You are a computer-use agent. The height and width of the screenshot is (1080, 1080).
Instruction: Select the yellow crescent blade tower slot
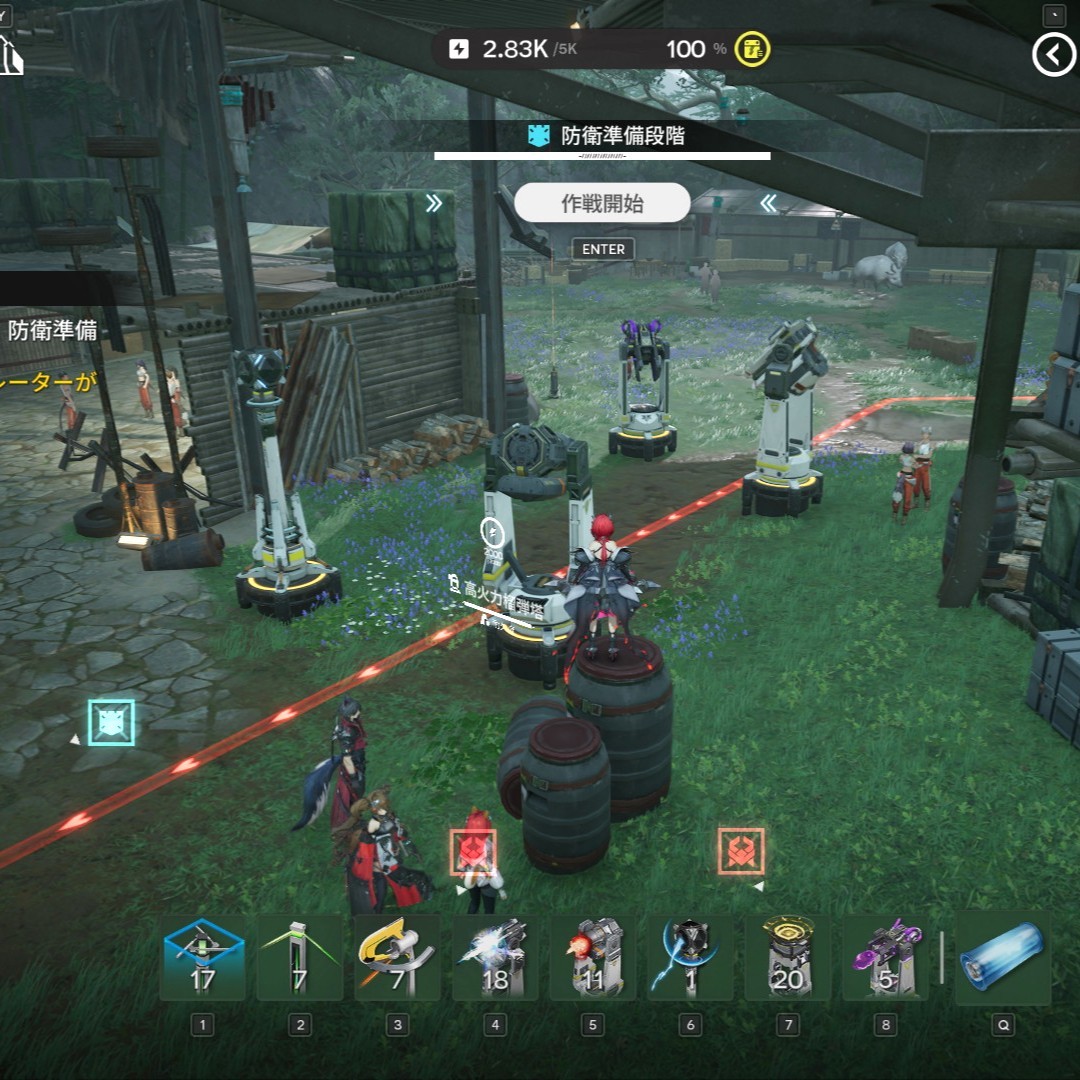tap(398, 957)
